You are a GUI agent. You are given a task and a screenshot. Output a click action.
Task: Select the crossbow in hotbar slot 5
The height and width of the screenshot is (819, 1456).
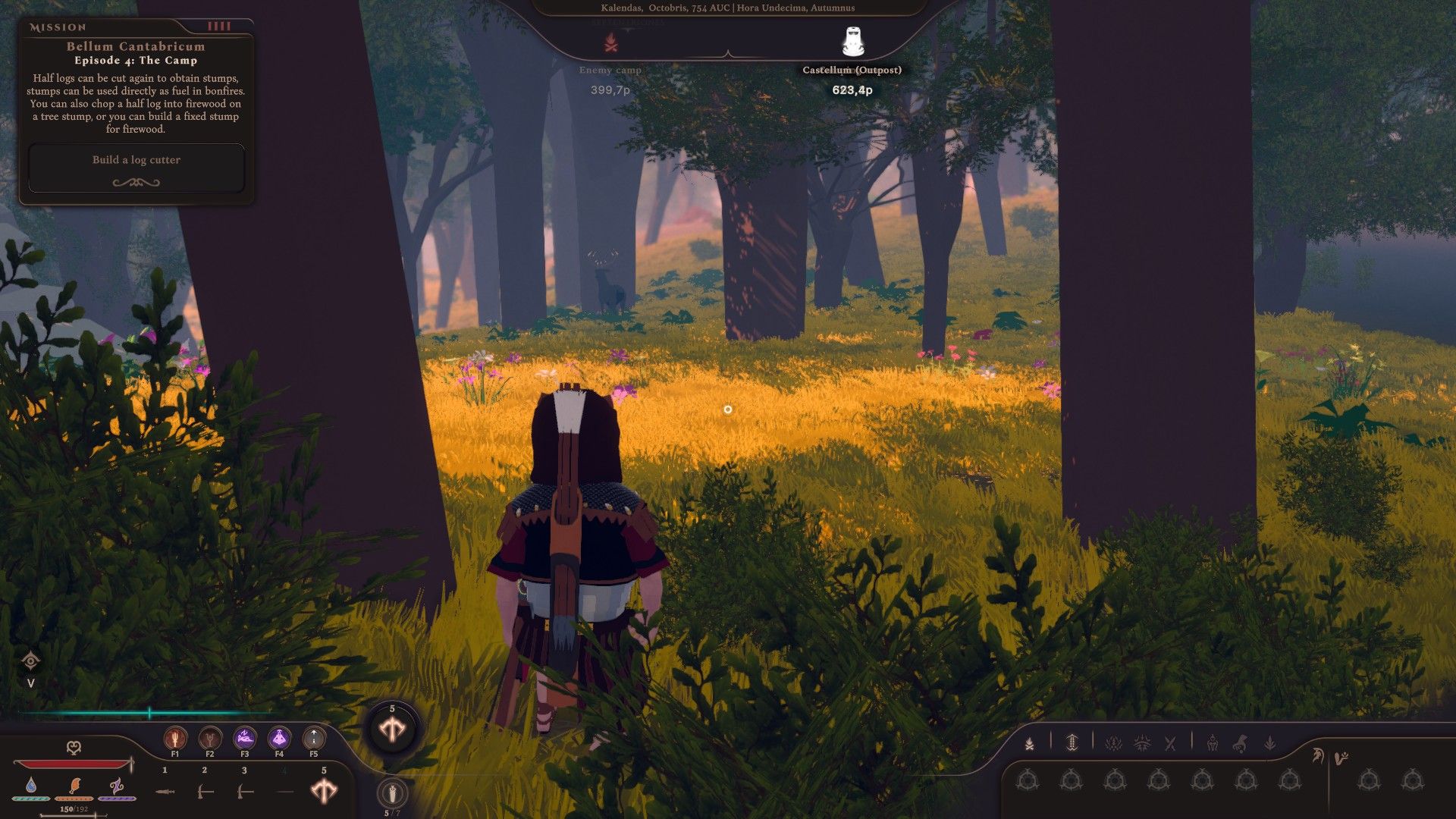click(324, 792)
